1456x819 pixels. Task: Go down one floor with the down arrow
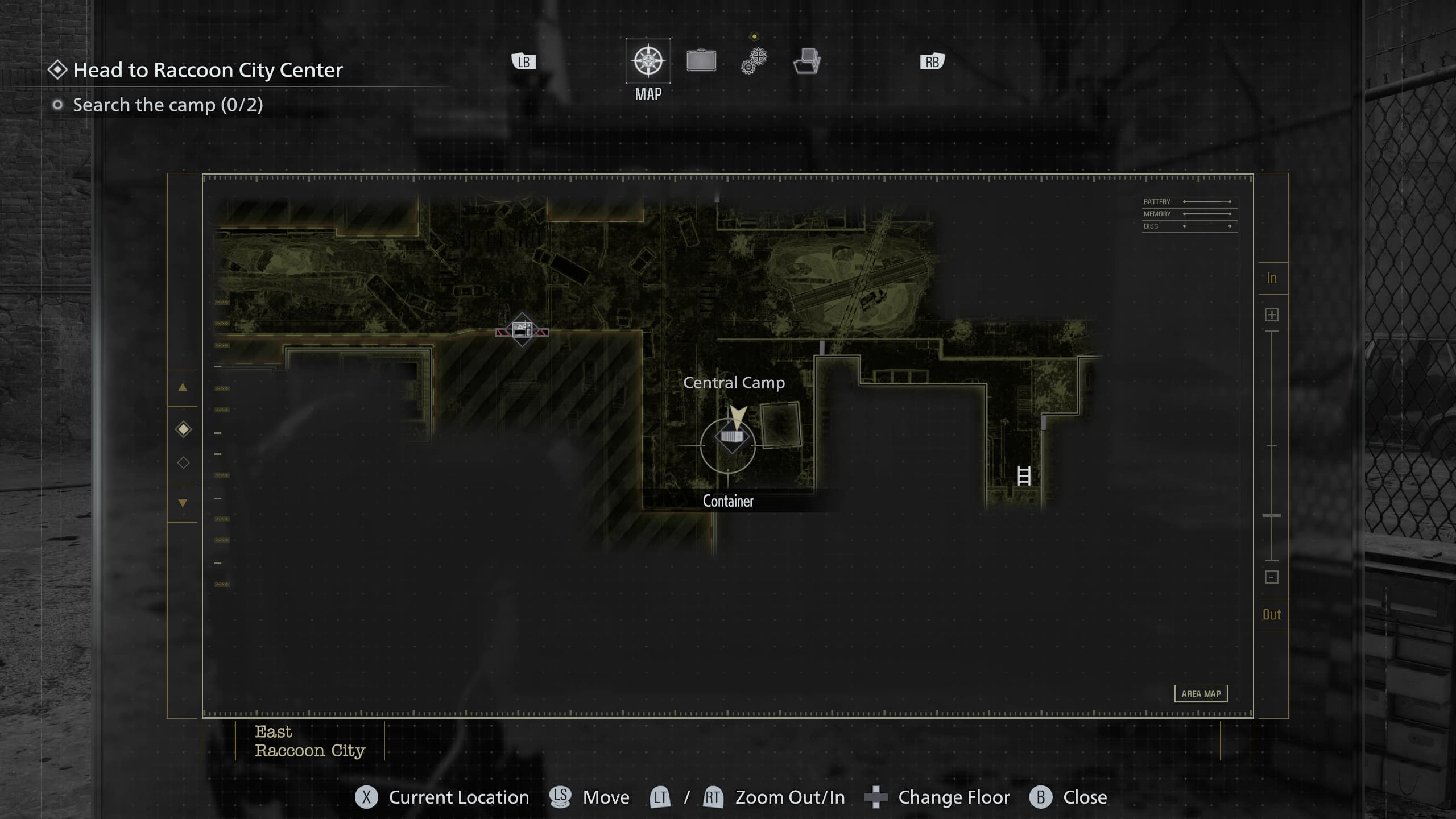[x=183, y=503]
